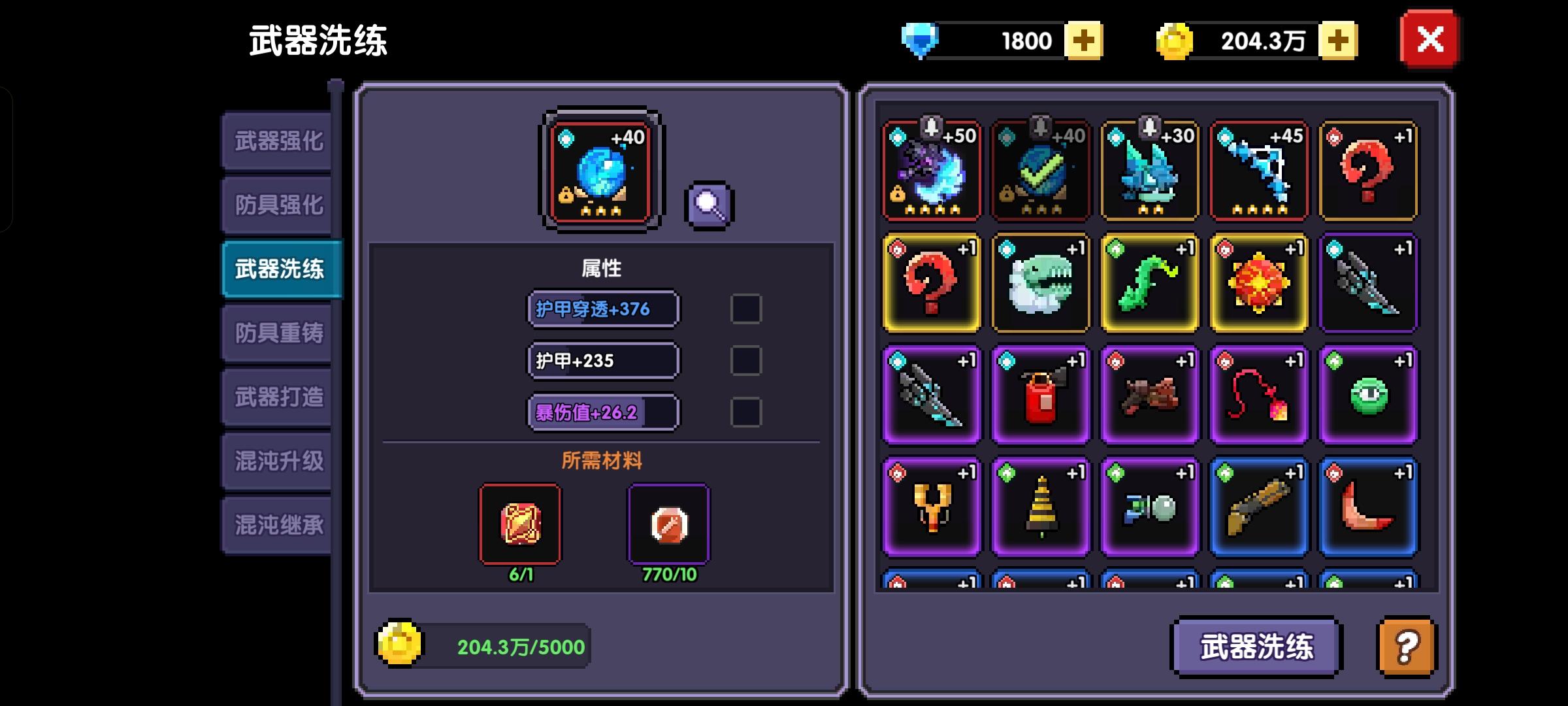The height and width of the screenshot is (706, 1568).
Task: Select the red fire extinguisher weapon
Action: pyautogui.click(x=1040, y=394)
